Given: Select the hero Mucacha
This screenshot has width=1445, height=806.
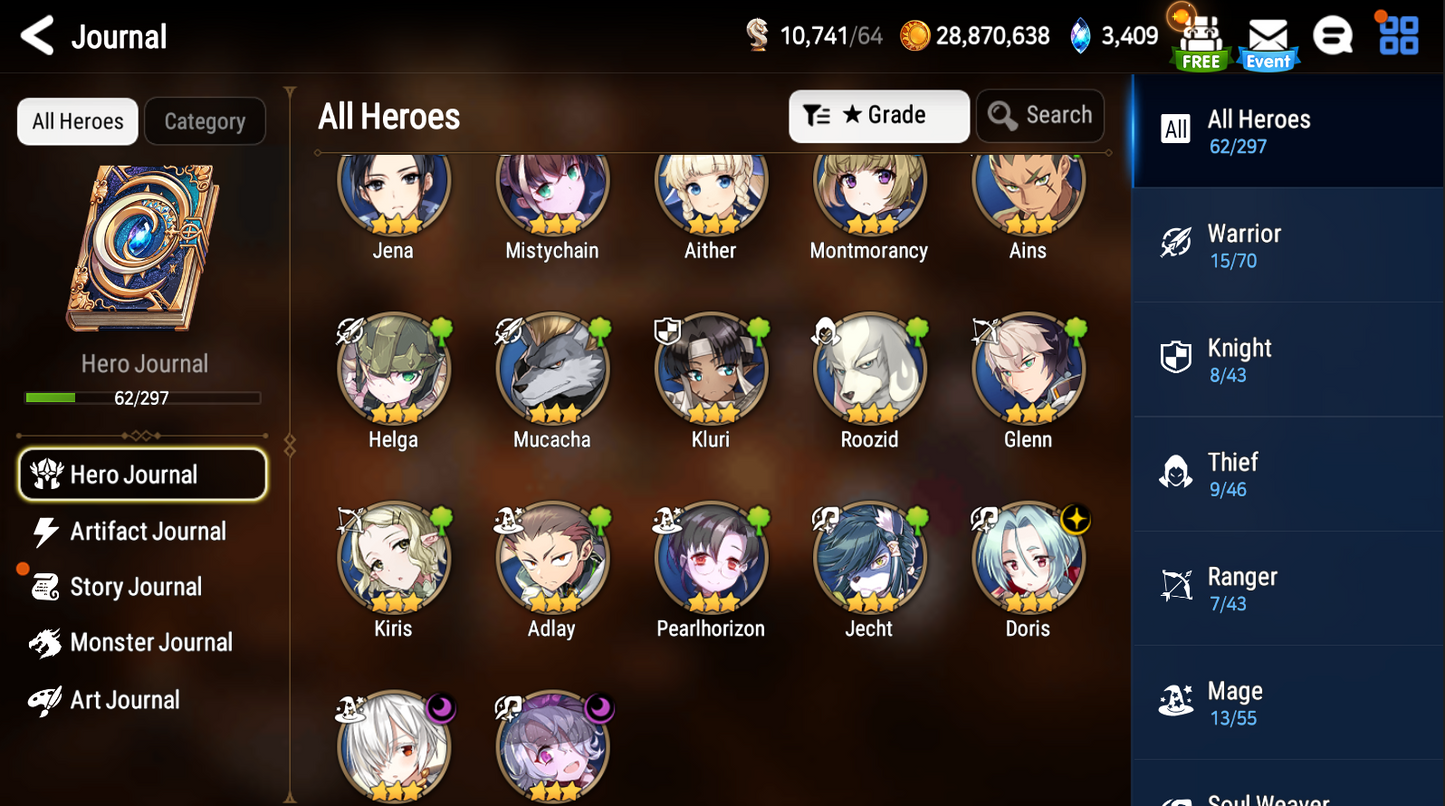Looking at the screenshot, I should [x=552, y=369].
